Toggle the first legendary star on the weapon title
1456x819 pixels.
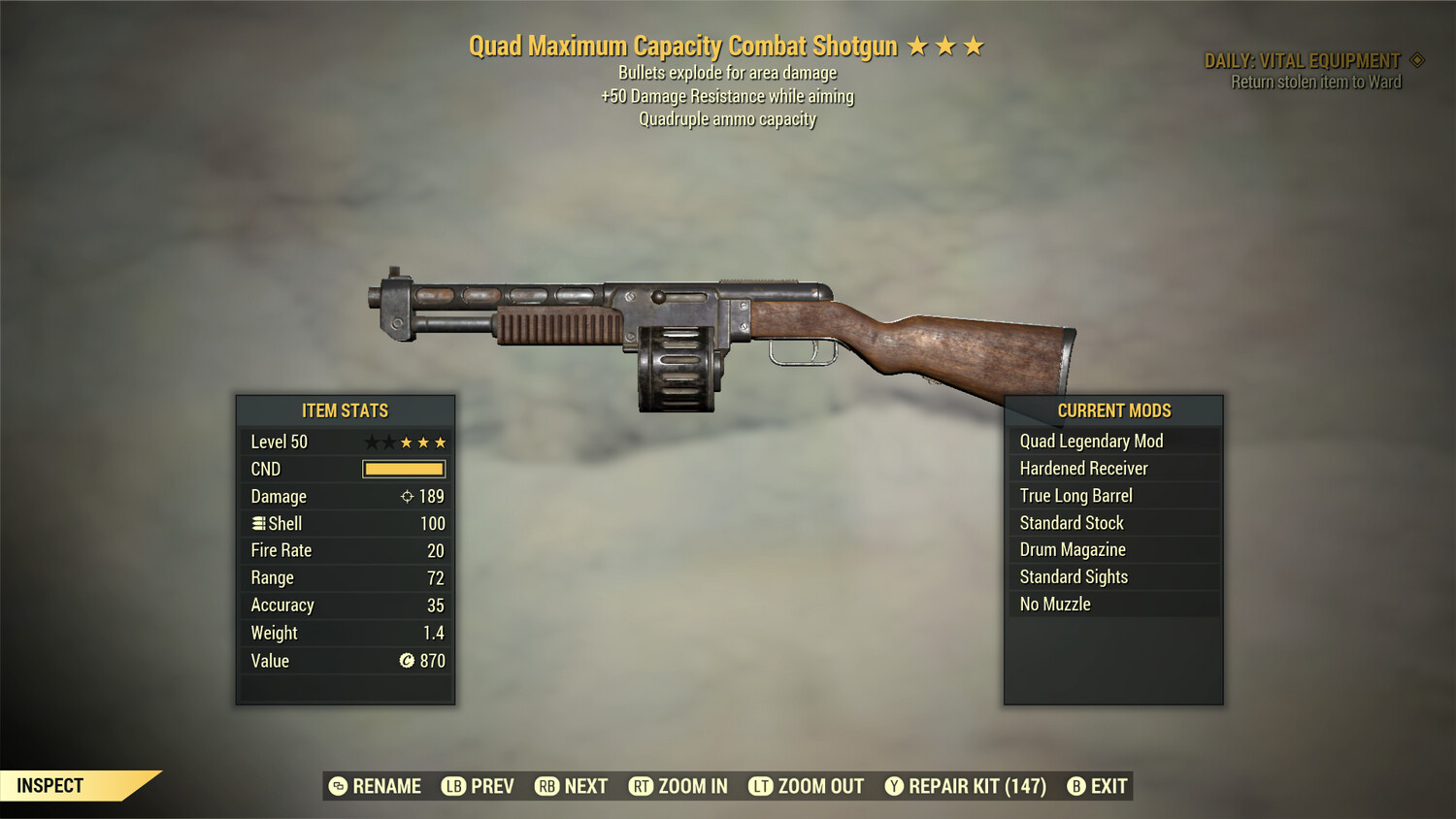918,45
